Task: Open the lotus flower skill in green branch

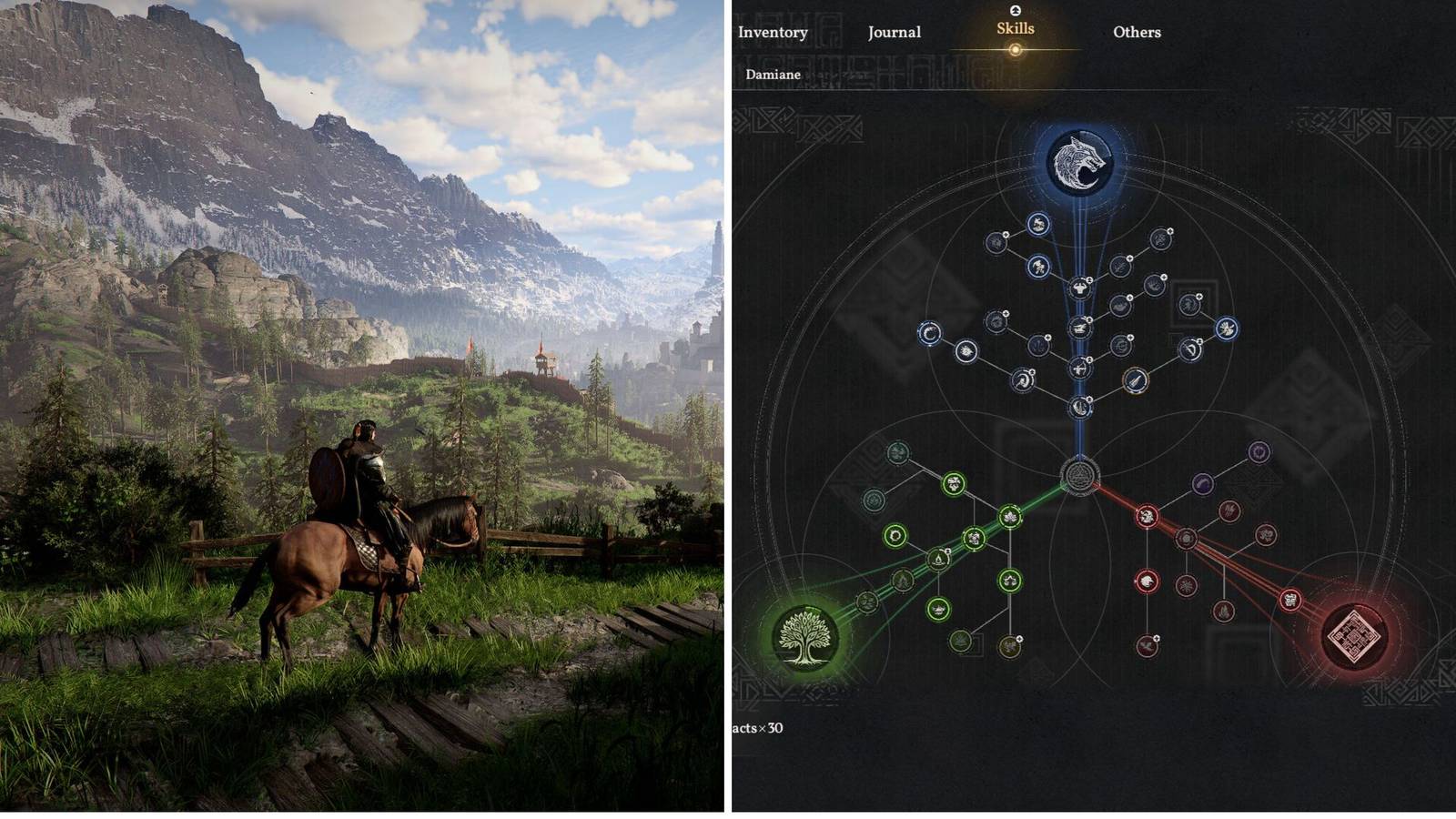Action: (1010, 514)
